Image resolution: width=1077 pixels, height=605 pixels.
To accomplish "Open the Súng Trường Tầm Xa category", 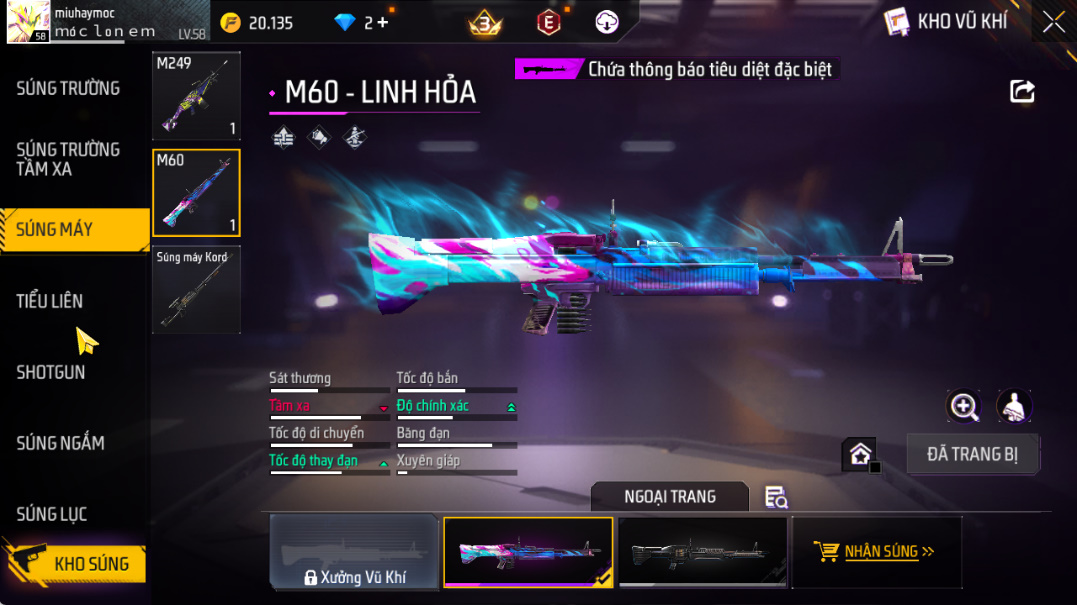I will (68, 159).
